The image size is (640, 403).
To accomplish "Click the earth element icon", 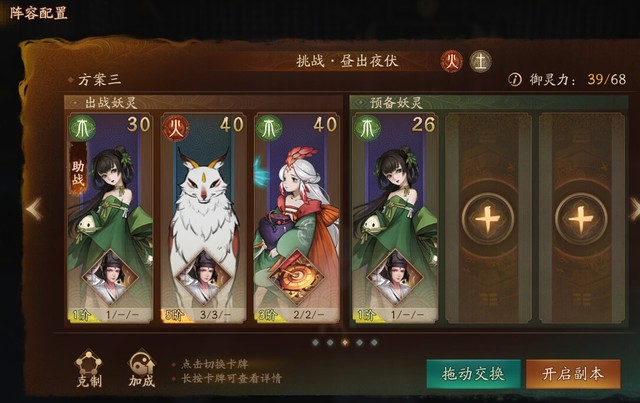I will click(x=481, y=61).
